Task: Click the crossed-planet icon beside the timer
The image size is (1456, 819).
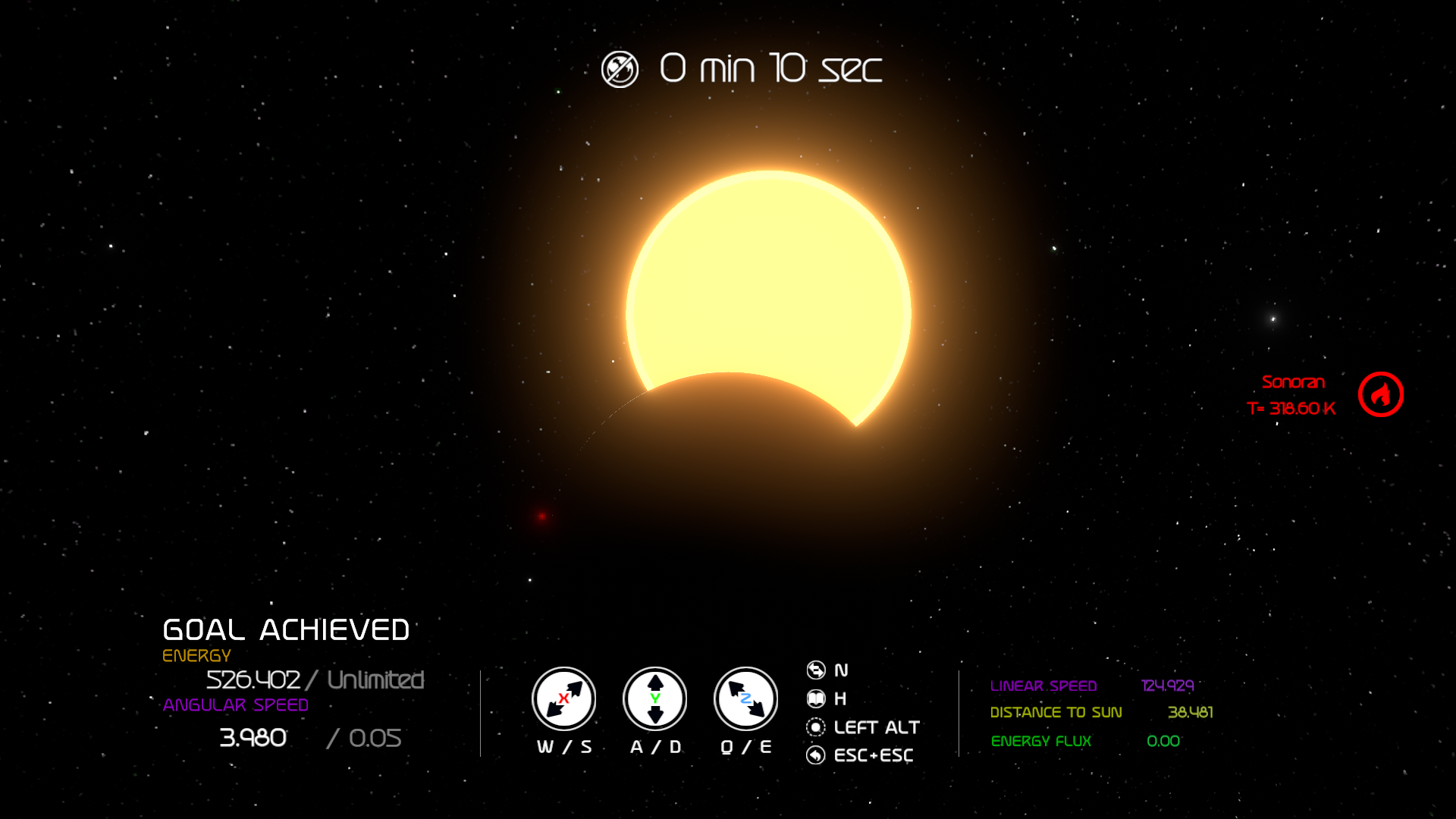Action: [620, 70]
